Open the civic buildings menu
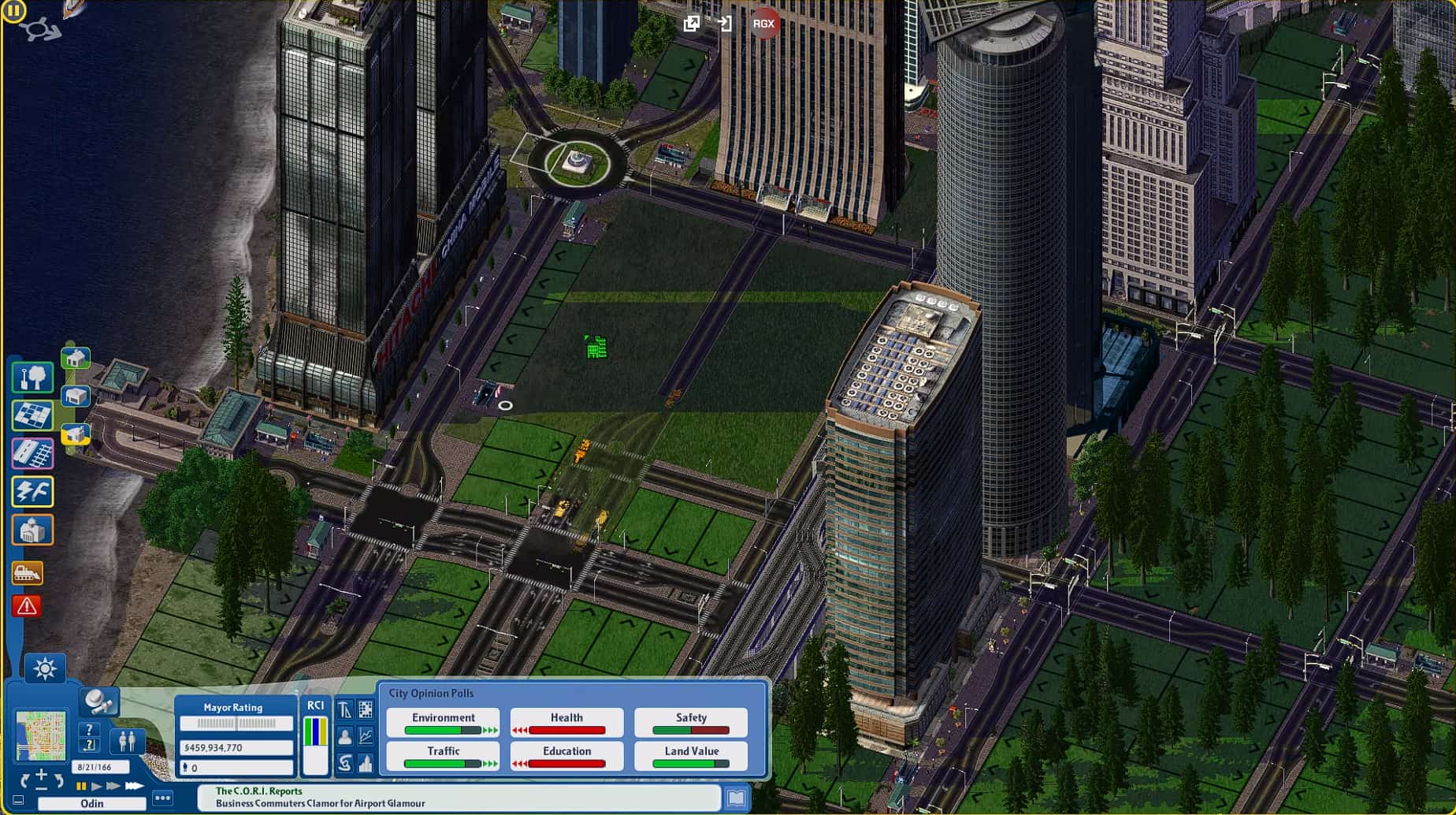 point(32,530)
